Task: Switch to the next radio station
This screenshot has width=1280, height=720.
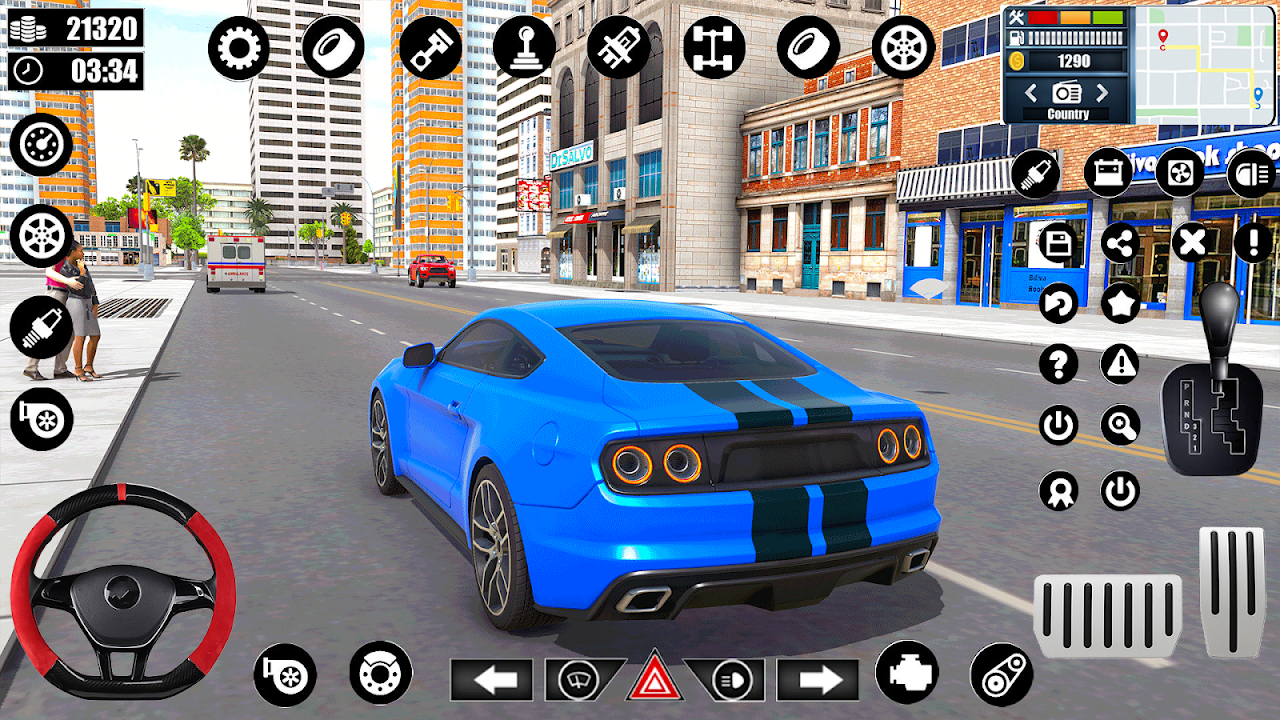Action: tap(1102, 94)
